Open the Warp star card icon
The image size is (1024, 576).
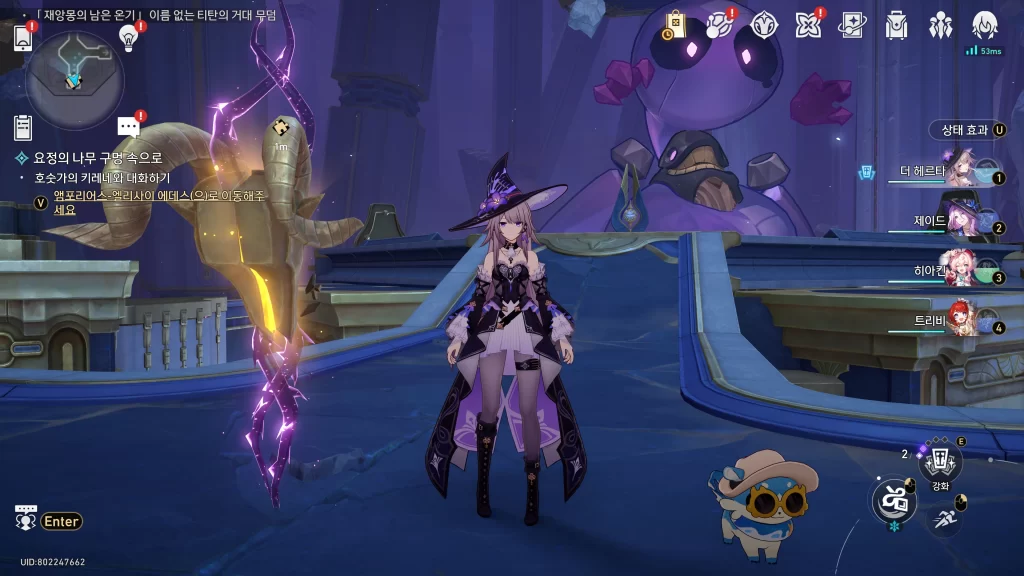[852, 25]
